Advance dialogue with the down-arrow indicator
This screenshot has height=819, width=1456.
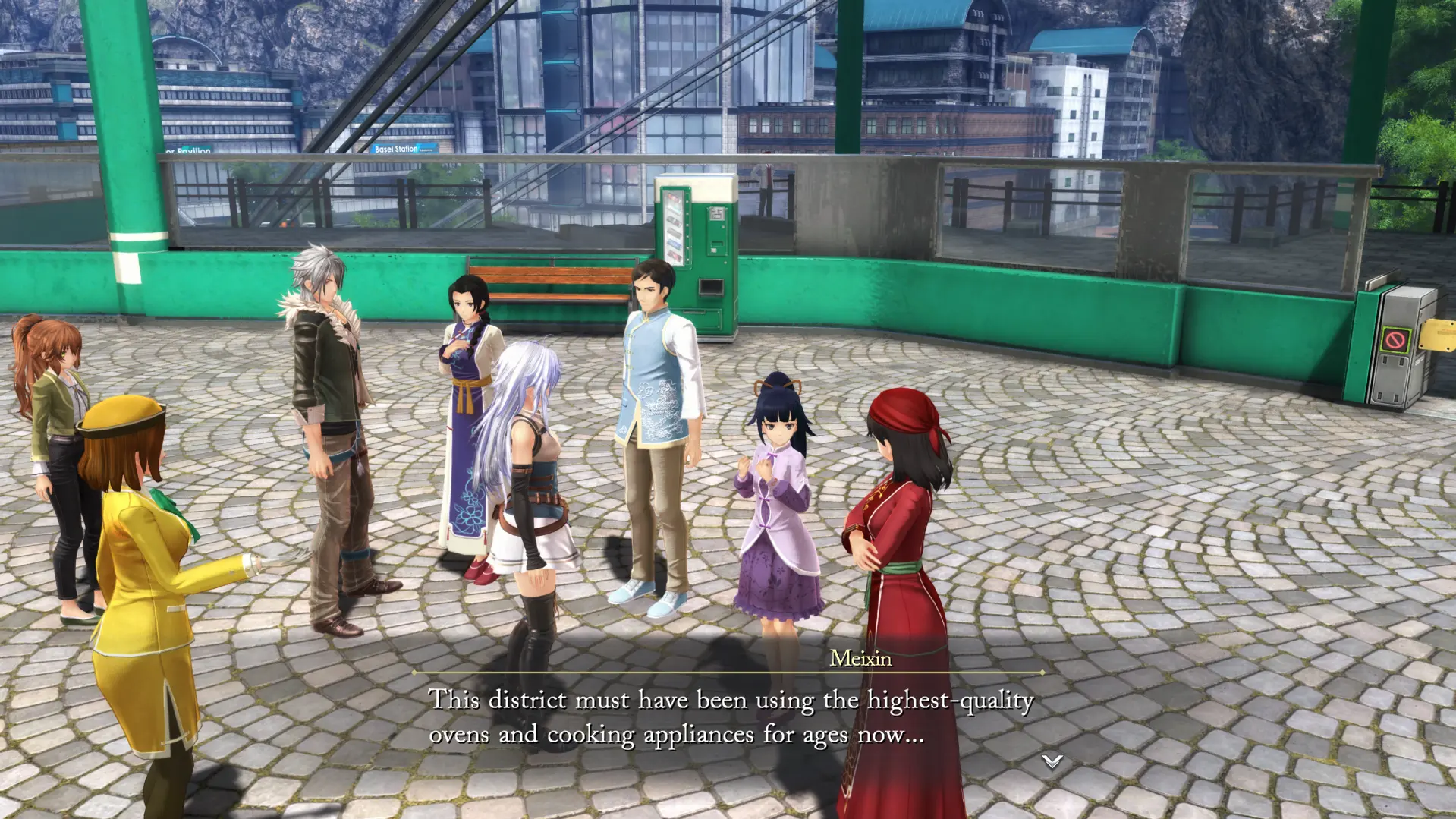(x=1051, y=761)
